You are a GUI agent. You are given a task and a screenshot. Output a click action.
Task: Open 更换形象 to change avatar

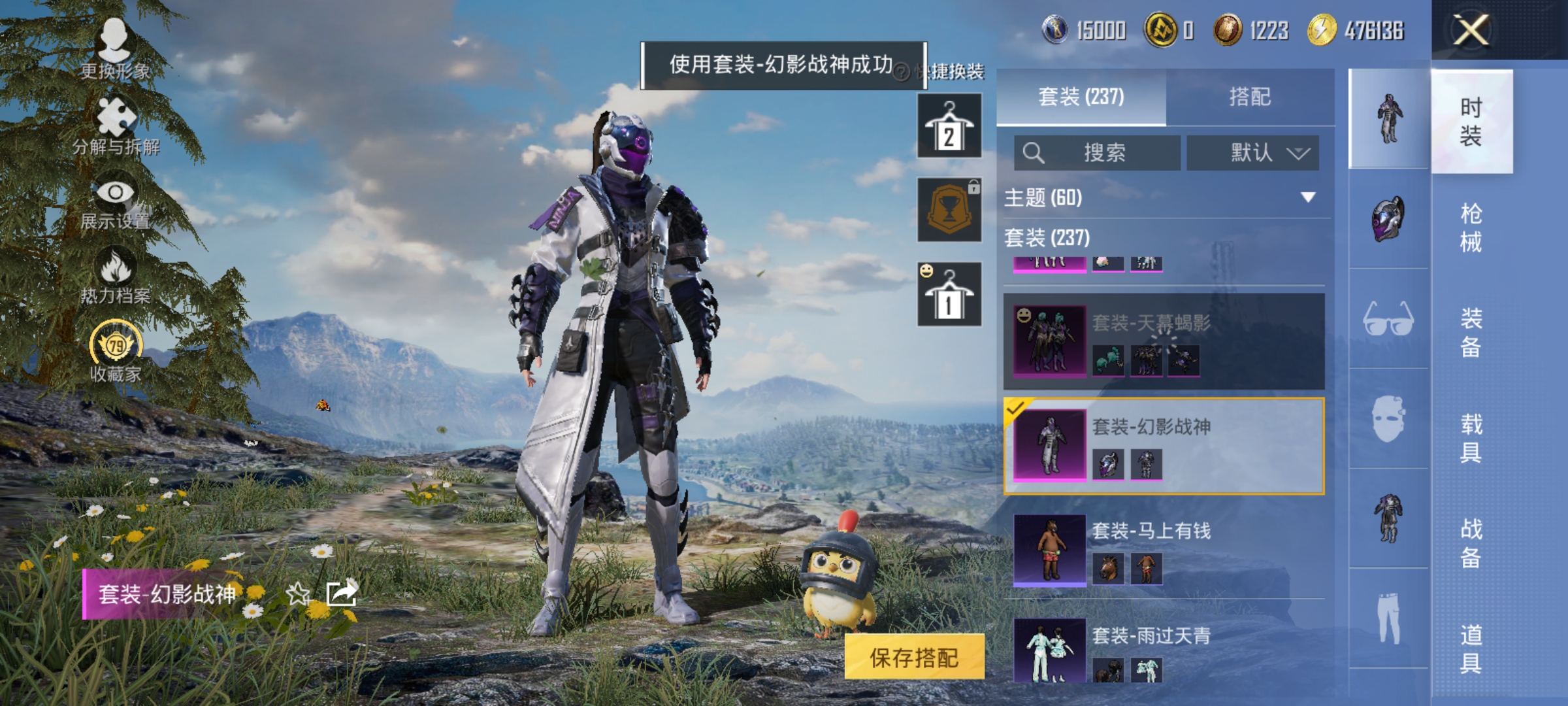click(114, 52)
